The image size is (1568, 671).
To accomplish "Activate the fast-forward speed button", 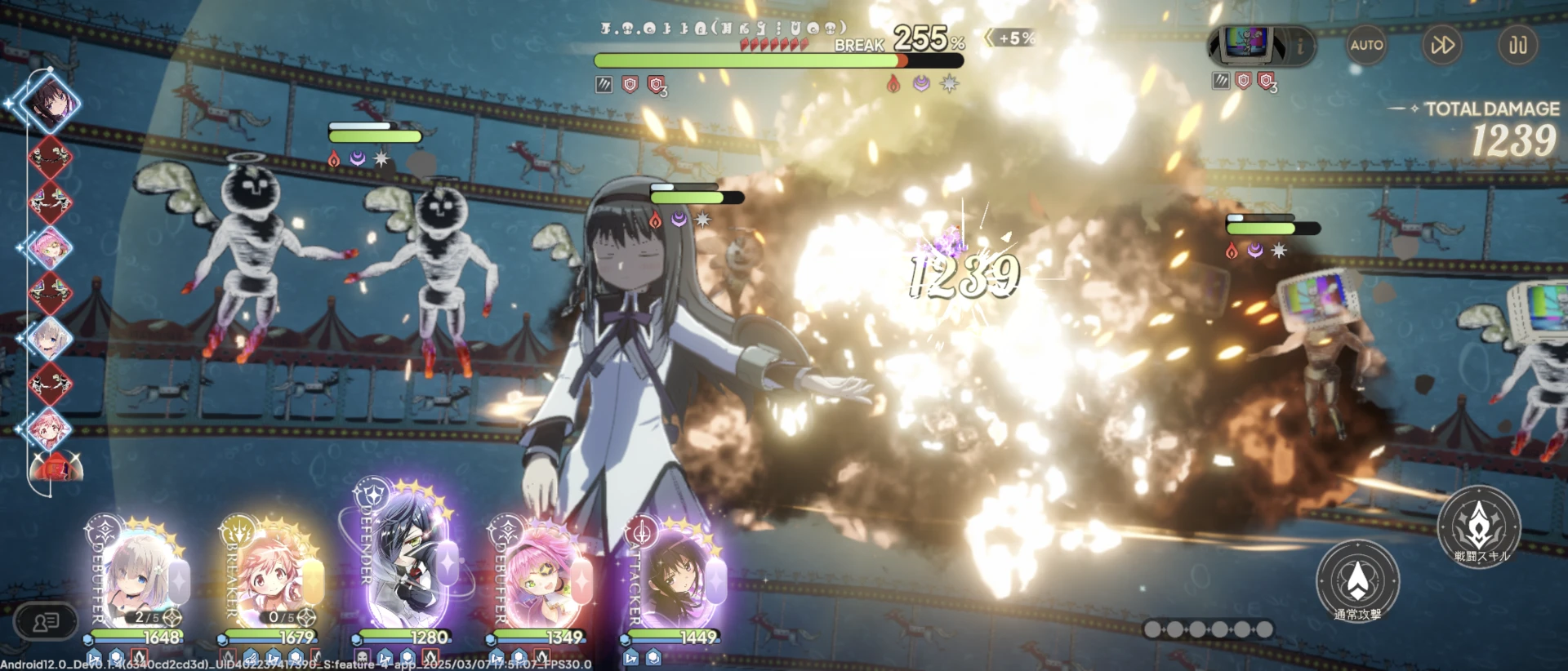I will [x=1442, y=45].
